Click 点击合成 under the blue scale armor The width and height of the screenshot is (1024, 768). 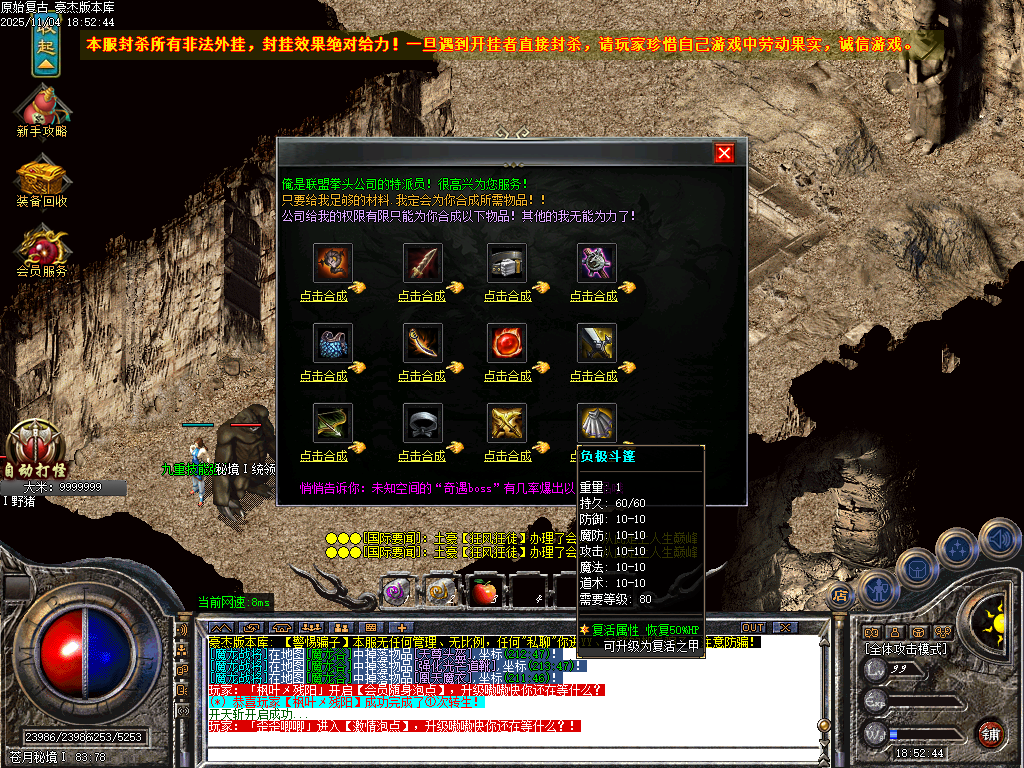point(323,376)
